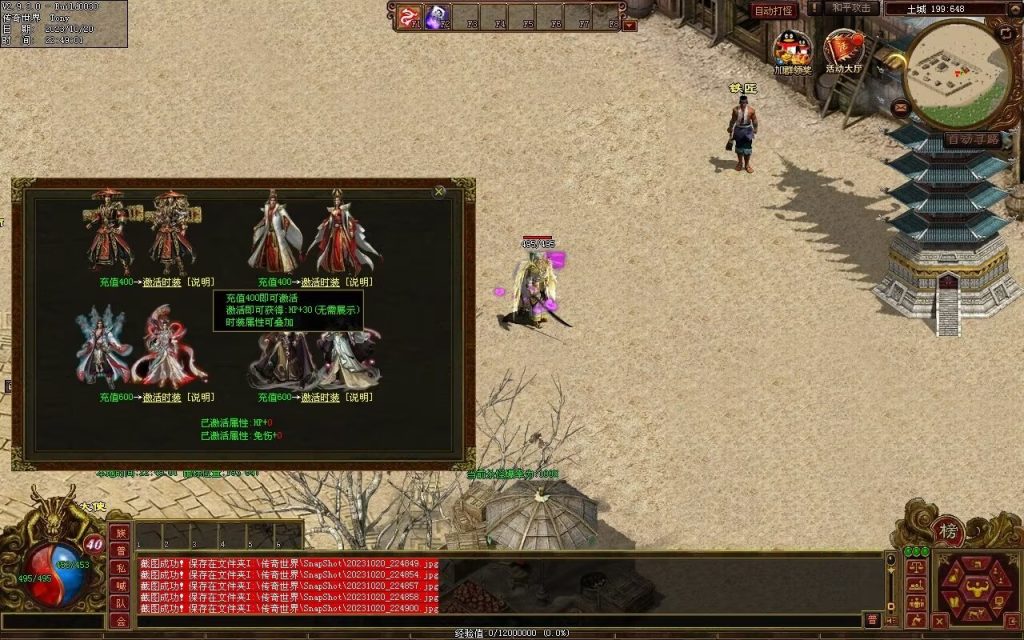Click the circular town minimap
The image size is (1024, 640).
click(x=958, y=67)
